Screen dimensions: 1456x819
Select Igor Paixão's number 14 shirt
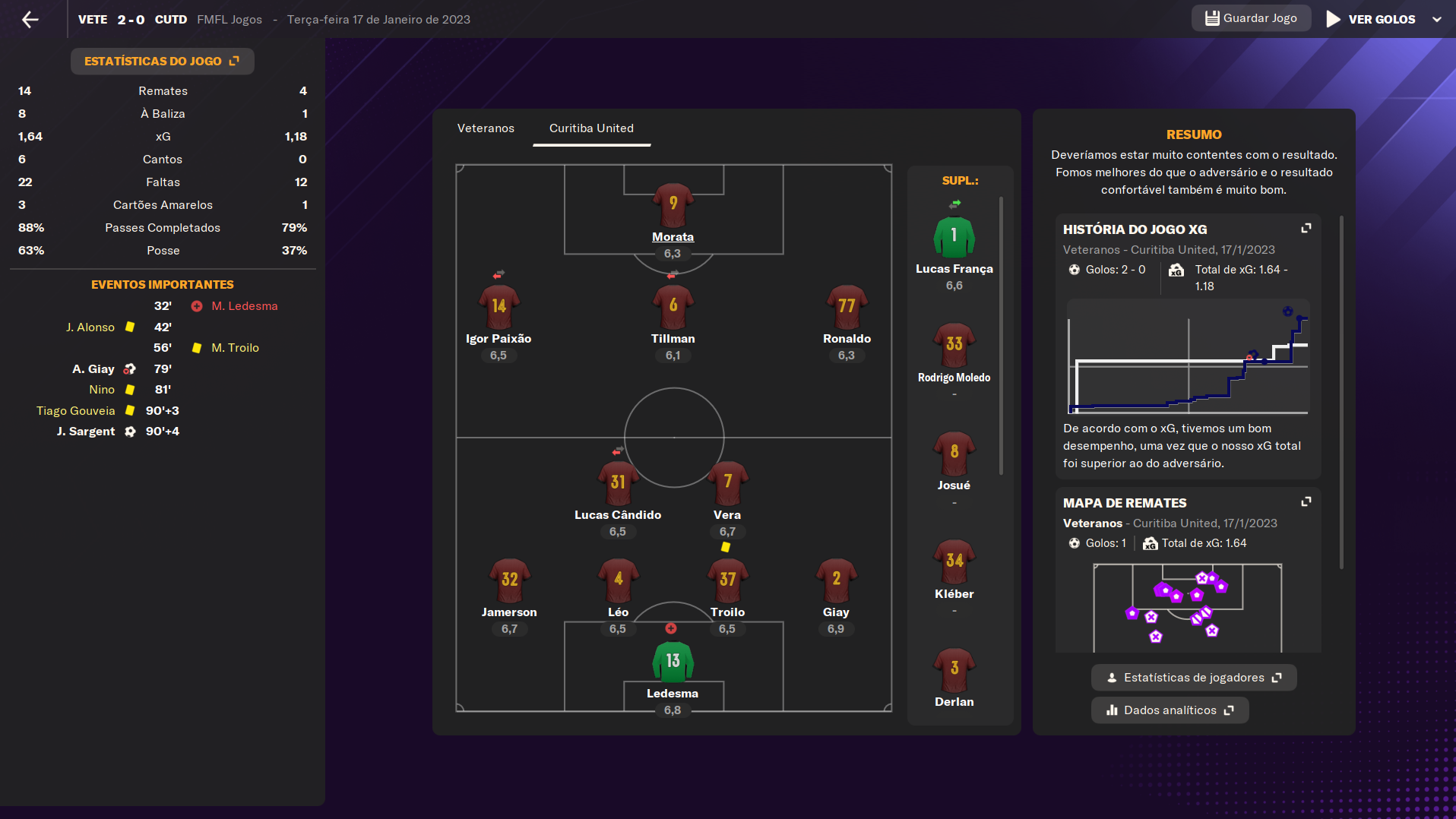click(499, 307)
